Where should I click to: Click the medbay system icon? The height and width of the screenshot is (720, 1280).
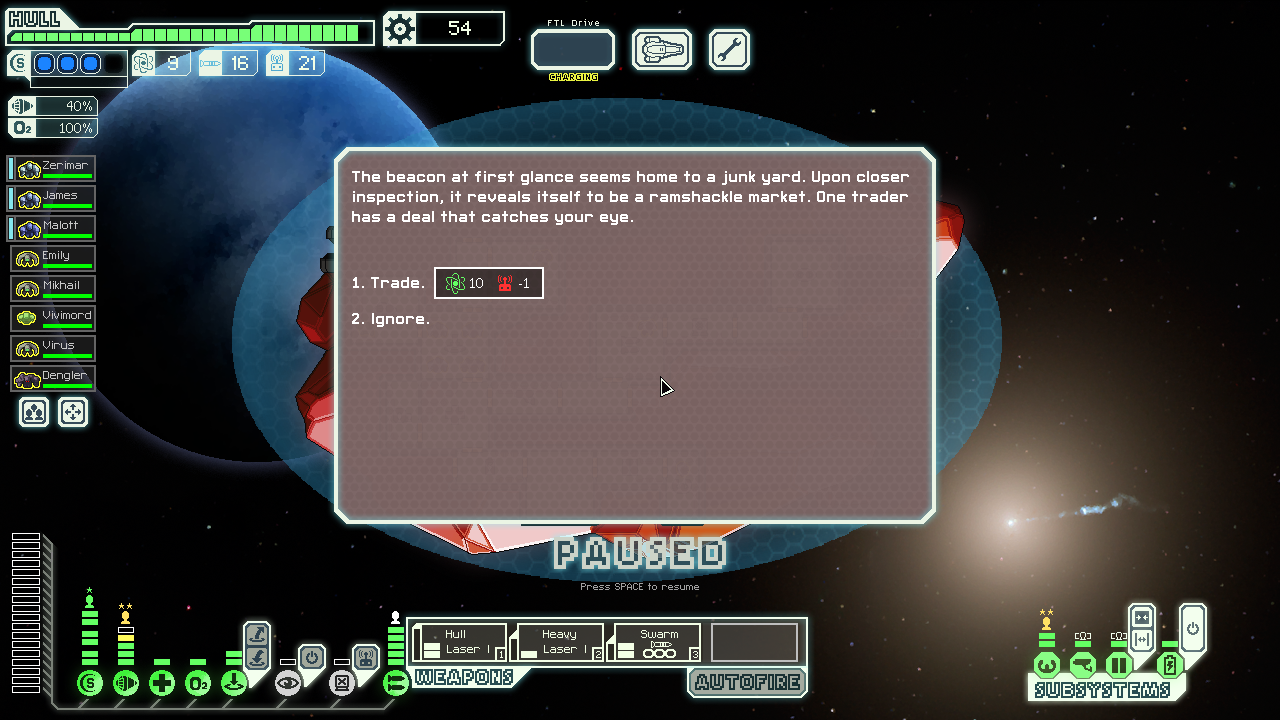tap(162, 684)
